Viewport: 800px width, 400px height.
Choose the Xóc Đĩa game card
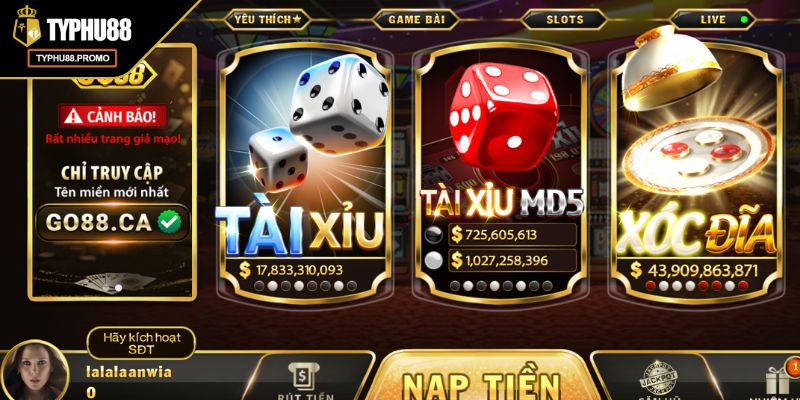pyautogui.click(x=699, y=170)
